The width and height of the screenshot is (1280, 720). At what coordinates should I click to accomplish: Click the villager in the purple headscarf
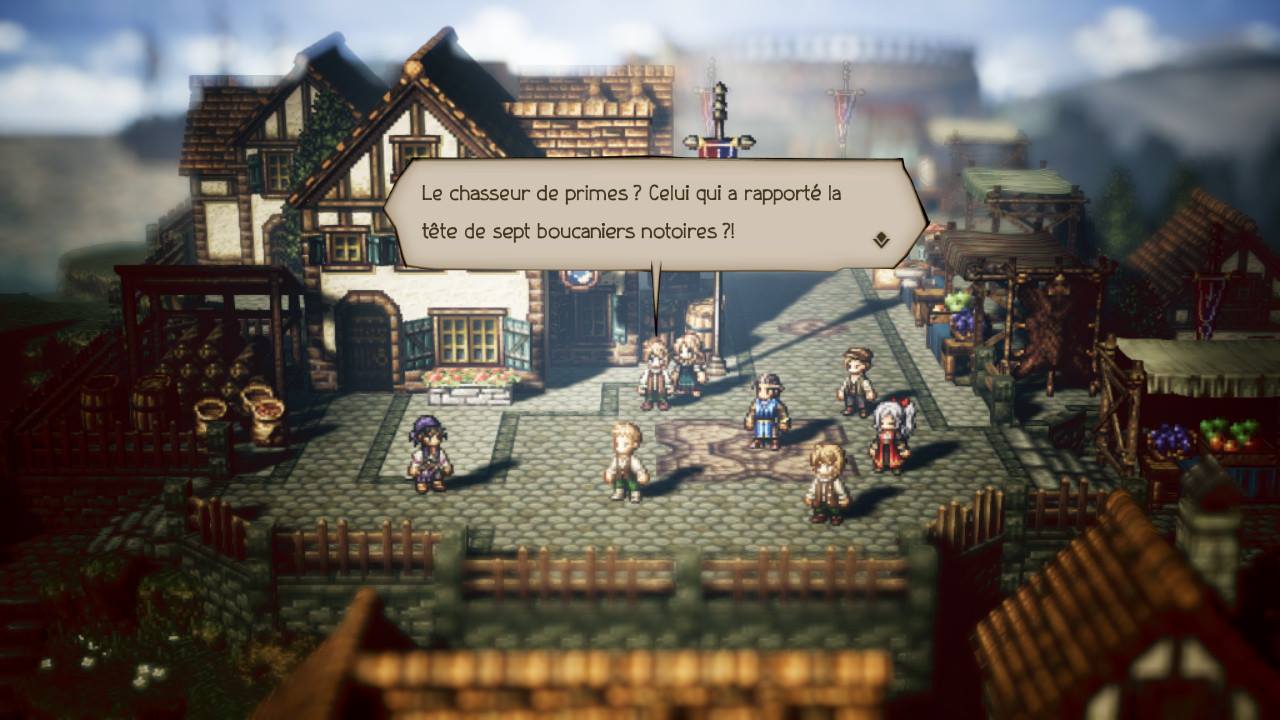click(428, 455)
